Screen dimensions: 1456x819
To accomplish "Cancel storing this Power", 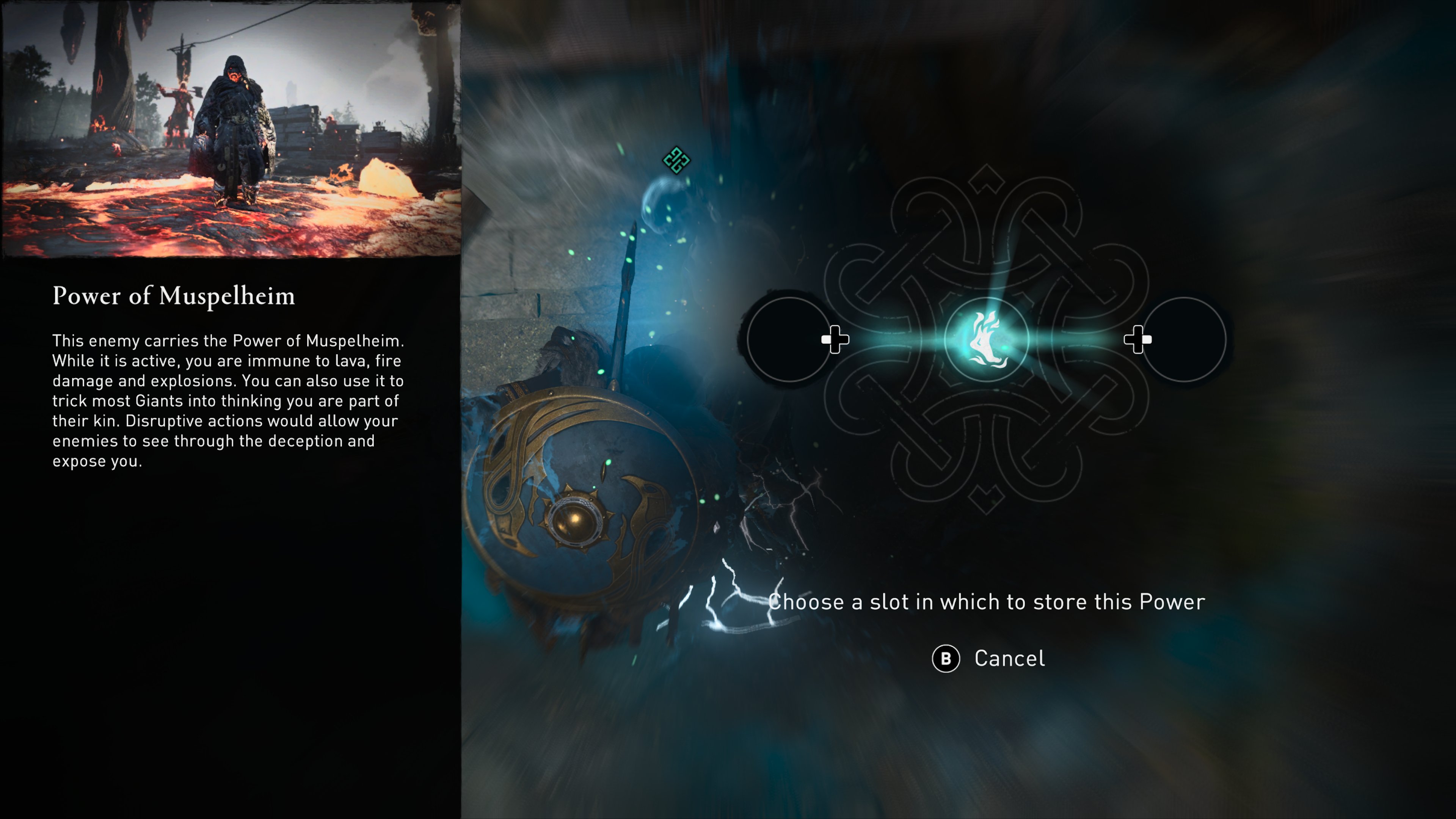I will (x=988, y=659).
